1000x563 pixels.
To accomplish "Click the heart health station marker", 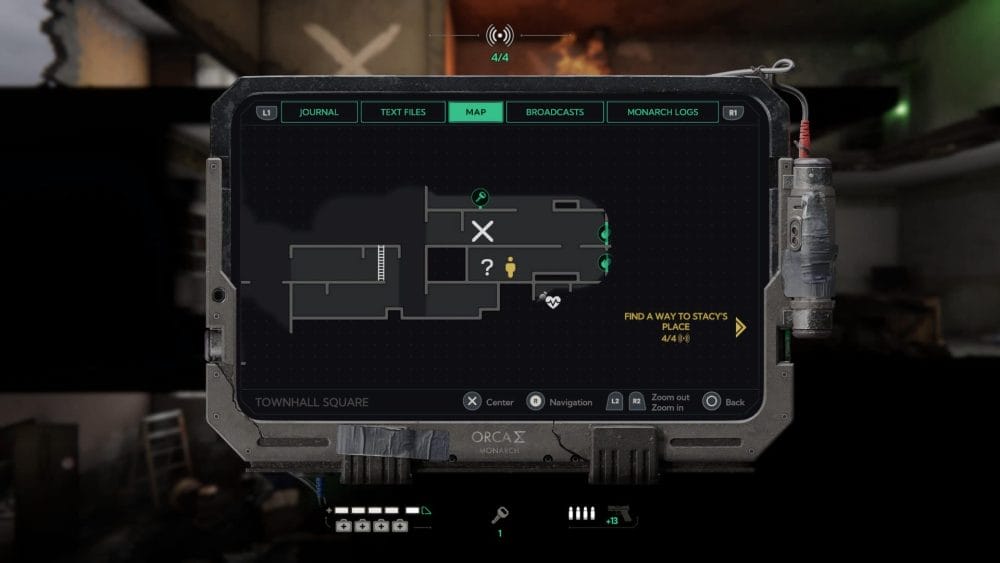I will (552, 300).
